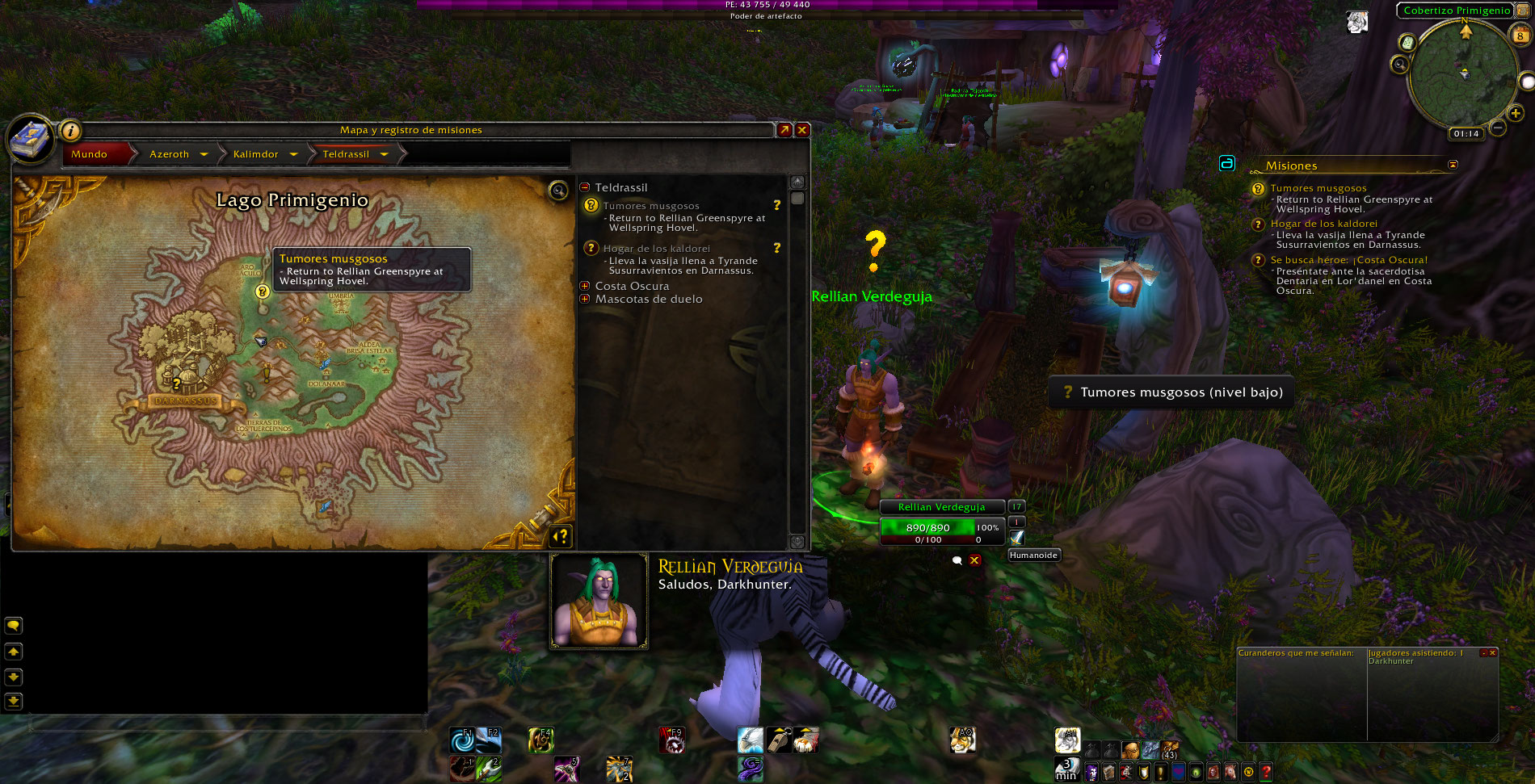Select Hogar de los kaldorei quest entry
Viewport: 1535px width, 784px height.
(656, 249)
